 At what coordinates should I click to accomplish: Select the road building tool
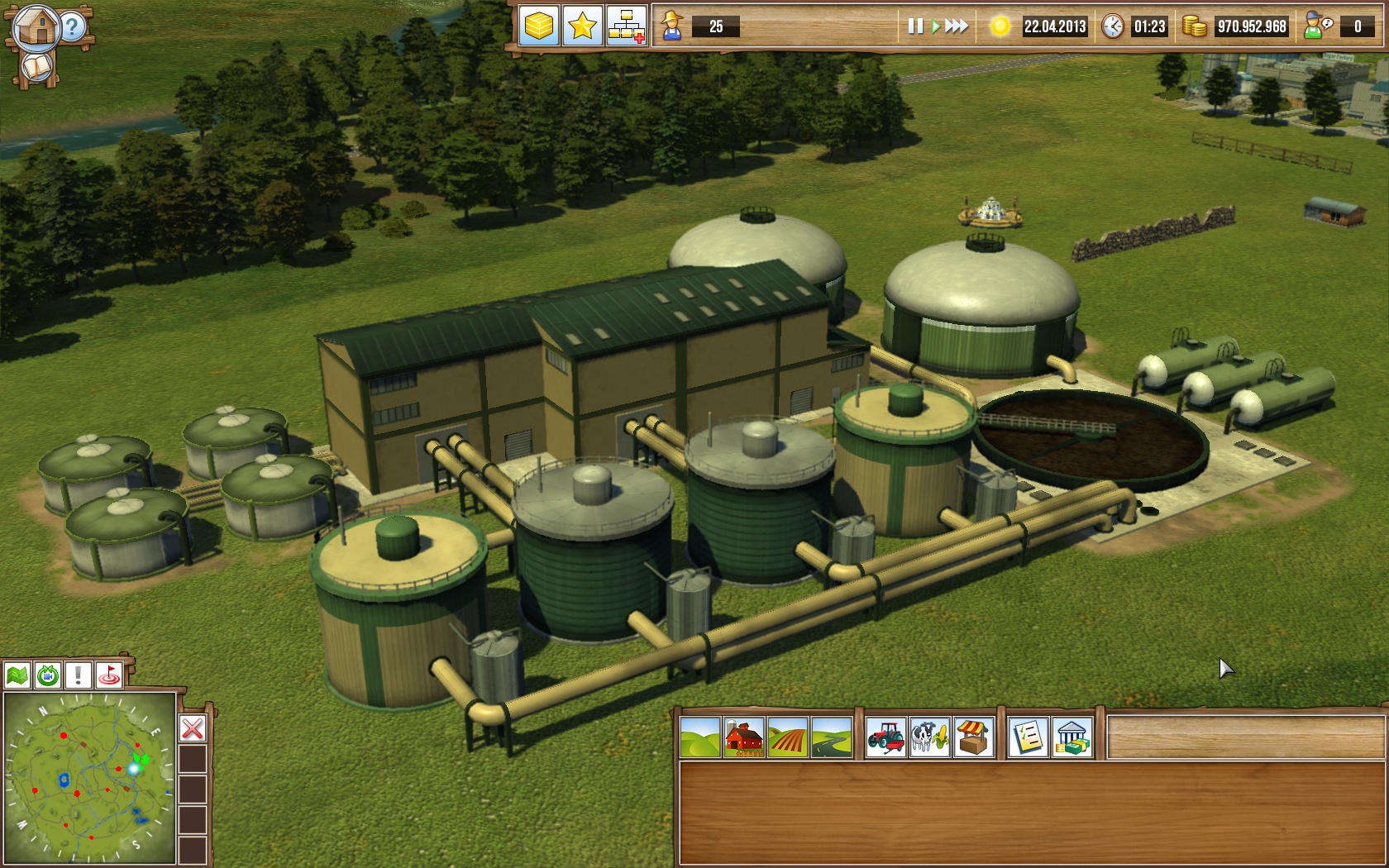click(x=831, y=737)
